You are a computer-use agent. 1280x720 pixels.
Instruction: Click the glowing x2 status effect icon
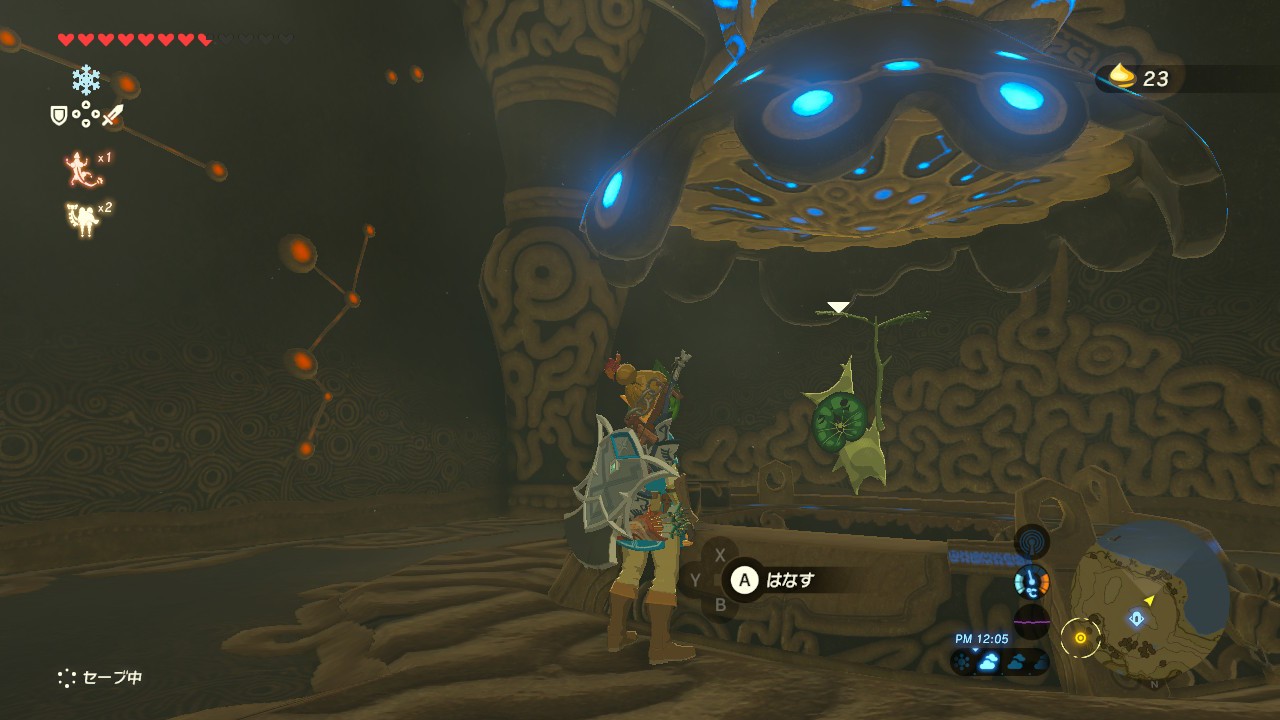(82, 219)
